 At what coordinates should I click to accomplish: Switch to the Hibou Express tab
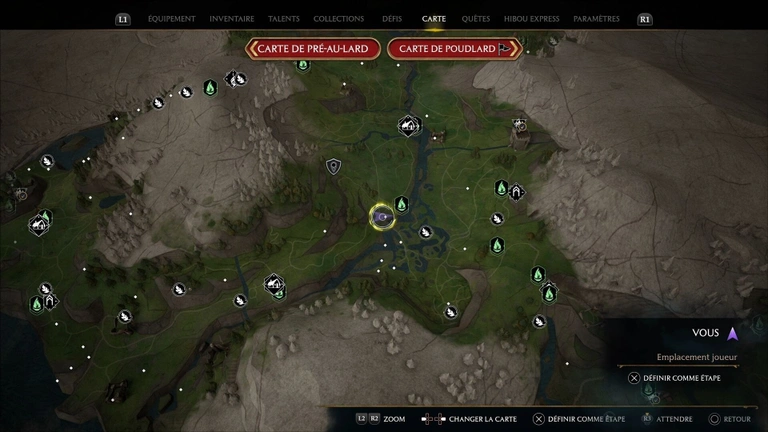[531, 19]
